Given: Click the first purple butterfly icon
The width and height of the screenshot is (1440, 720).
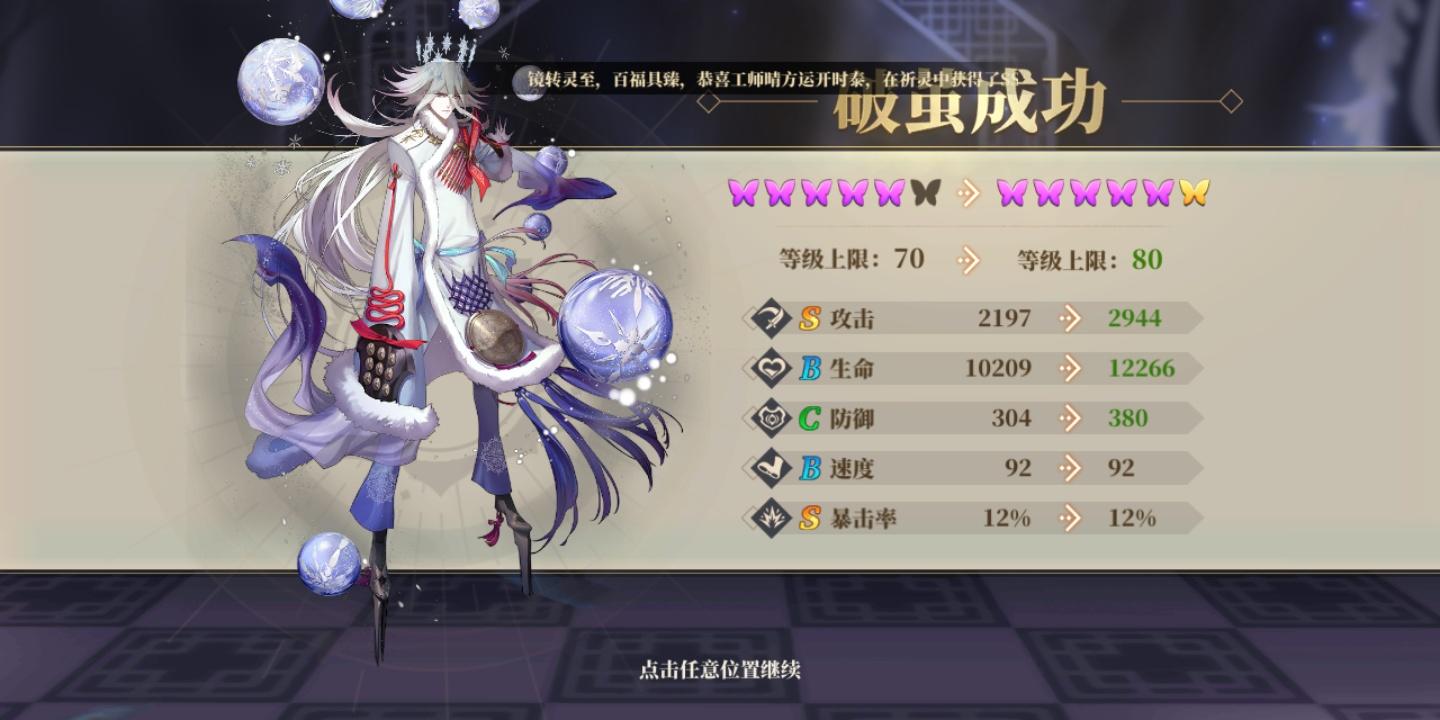Looking at the screenshot, I should [x=741, y=192].
